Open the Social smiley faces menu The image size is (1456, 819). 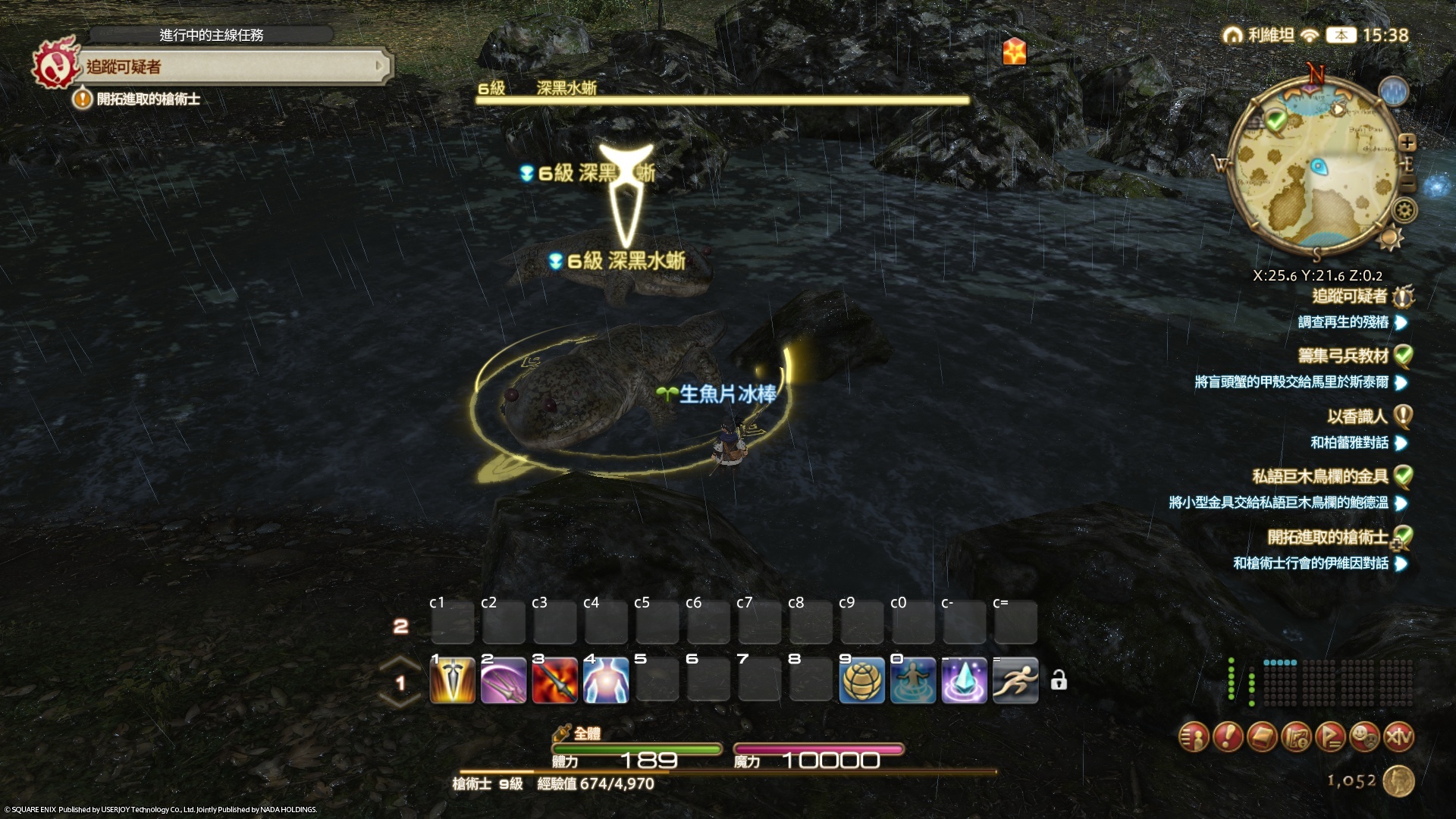click(1365, 736)
